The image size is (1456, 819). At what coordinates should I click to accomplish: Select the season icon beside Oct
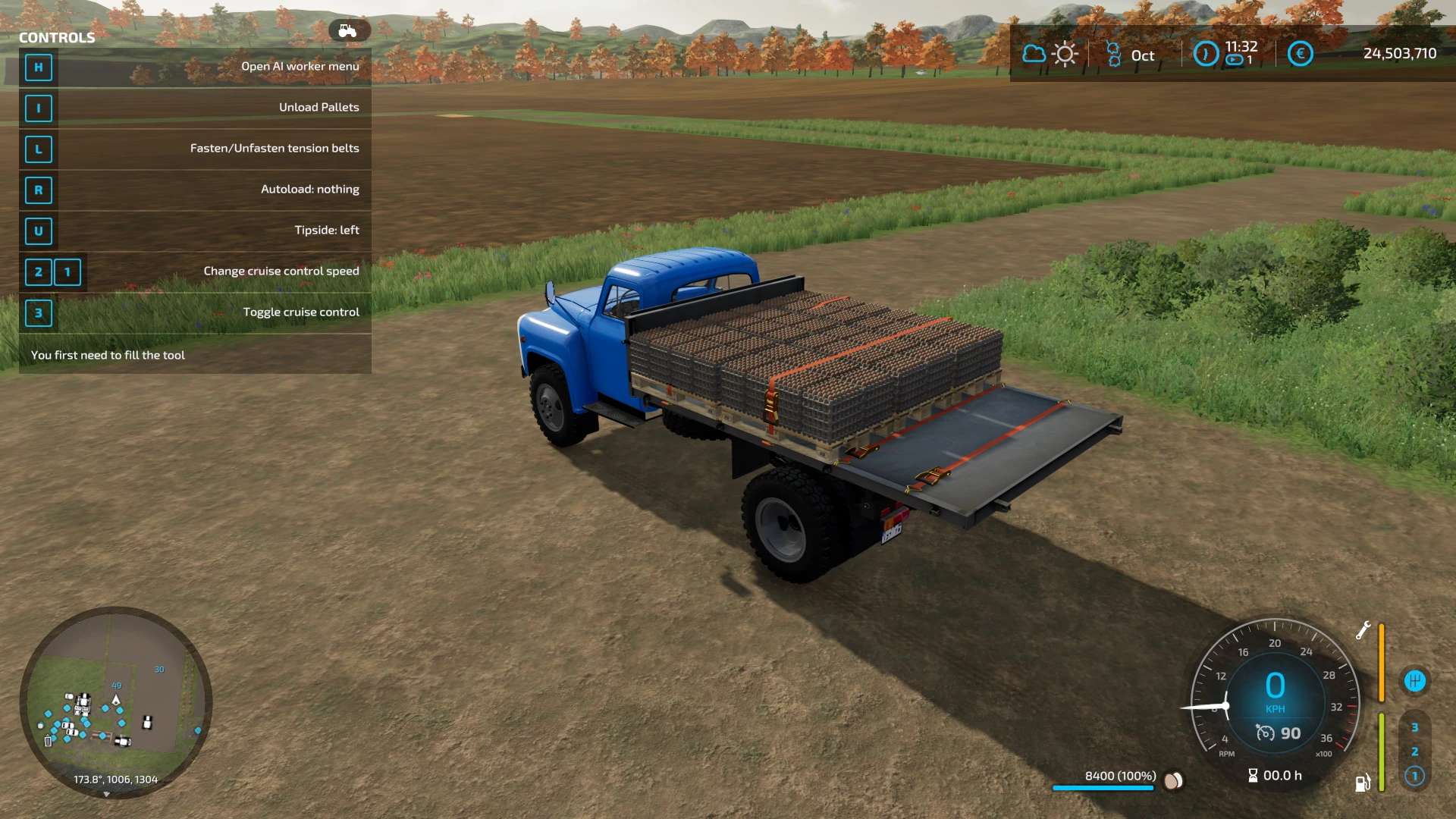[x=1113, y=54]
